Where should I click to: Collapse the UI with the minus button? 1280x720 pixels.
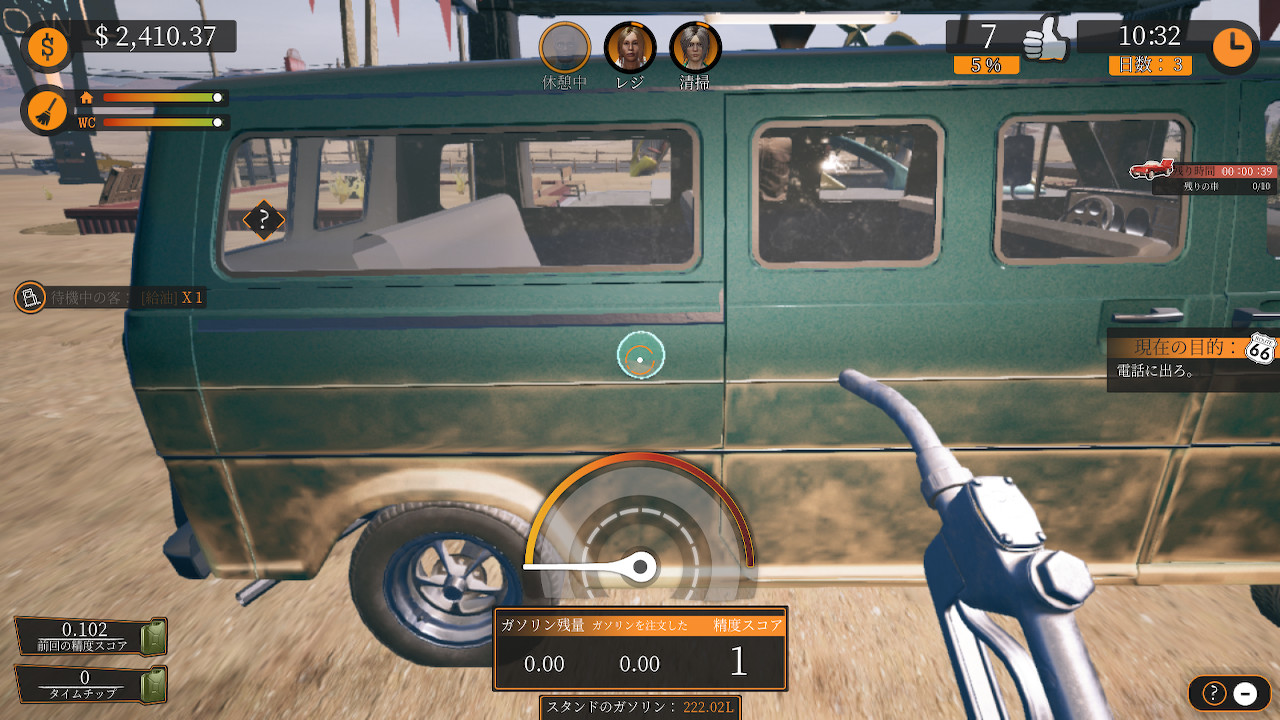[1243, 694]
